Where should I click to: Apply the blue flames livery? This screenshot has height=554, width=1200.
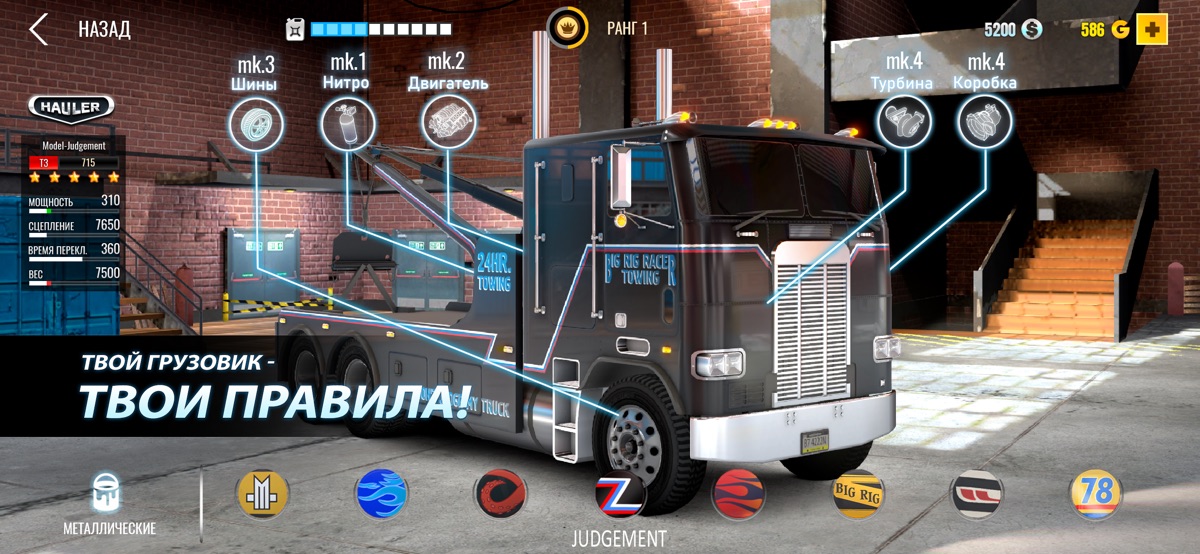click(381, 493)
